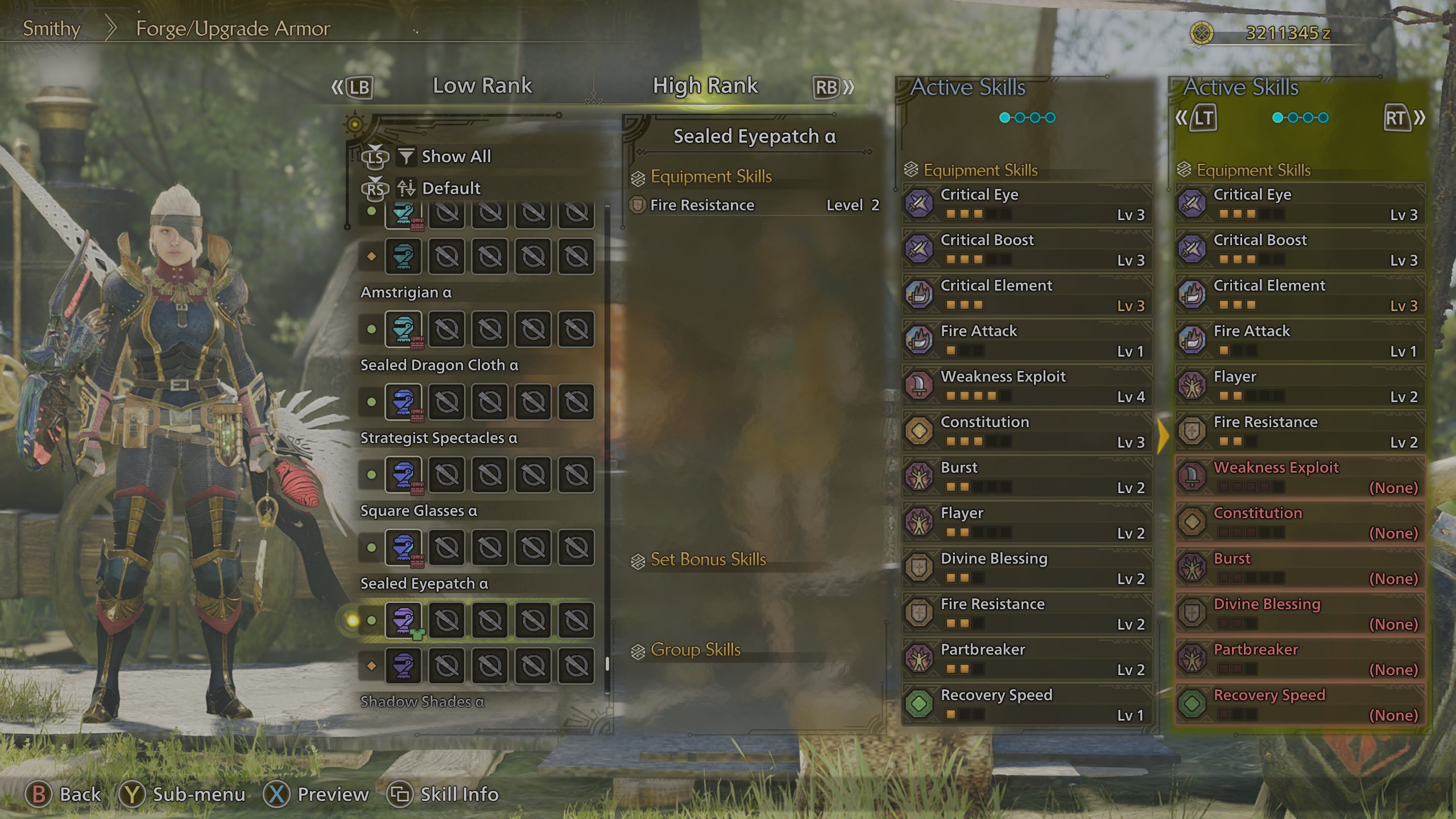This screenshot has width=1456, height=819.
Task: Select the Sealed Dragon Cloth α helm
Action: [403, 402]
